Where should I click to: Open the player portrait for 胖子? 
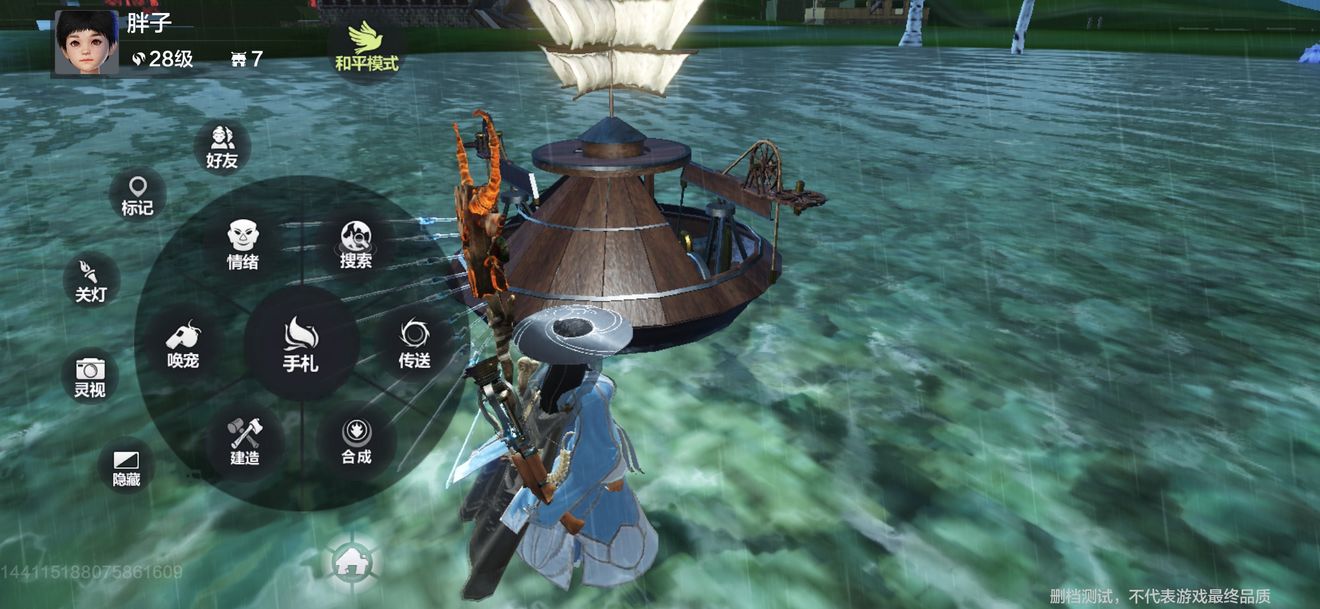pyautogui.click(x=87, y=42)
